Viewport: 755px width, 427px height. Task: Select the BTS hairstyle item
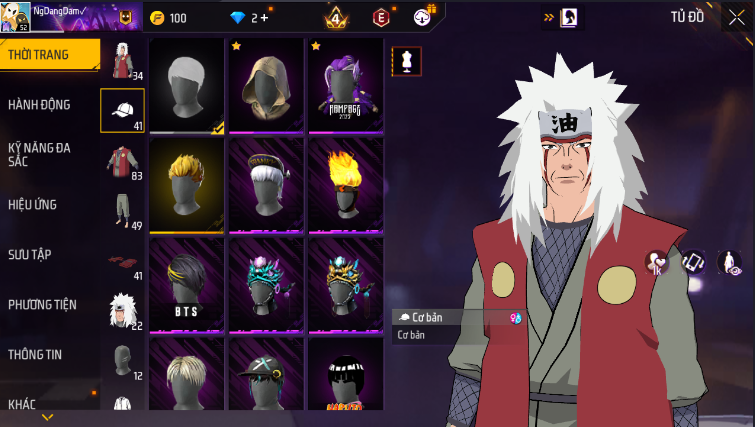[x=186, y=284]
